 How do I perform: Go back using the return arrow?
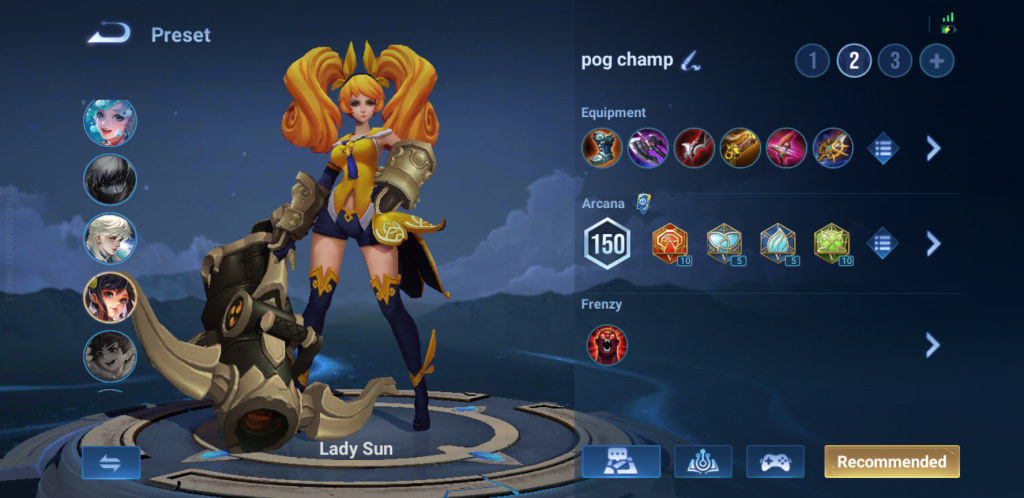point(108,35)
